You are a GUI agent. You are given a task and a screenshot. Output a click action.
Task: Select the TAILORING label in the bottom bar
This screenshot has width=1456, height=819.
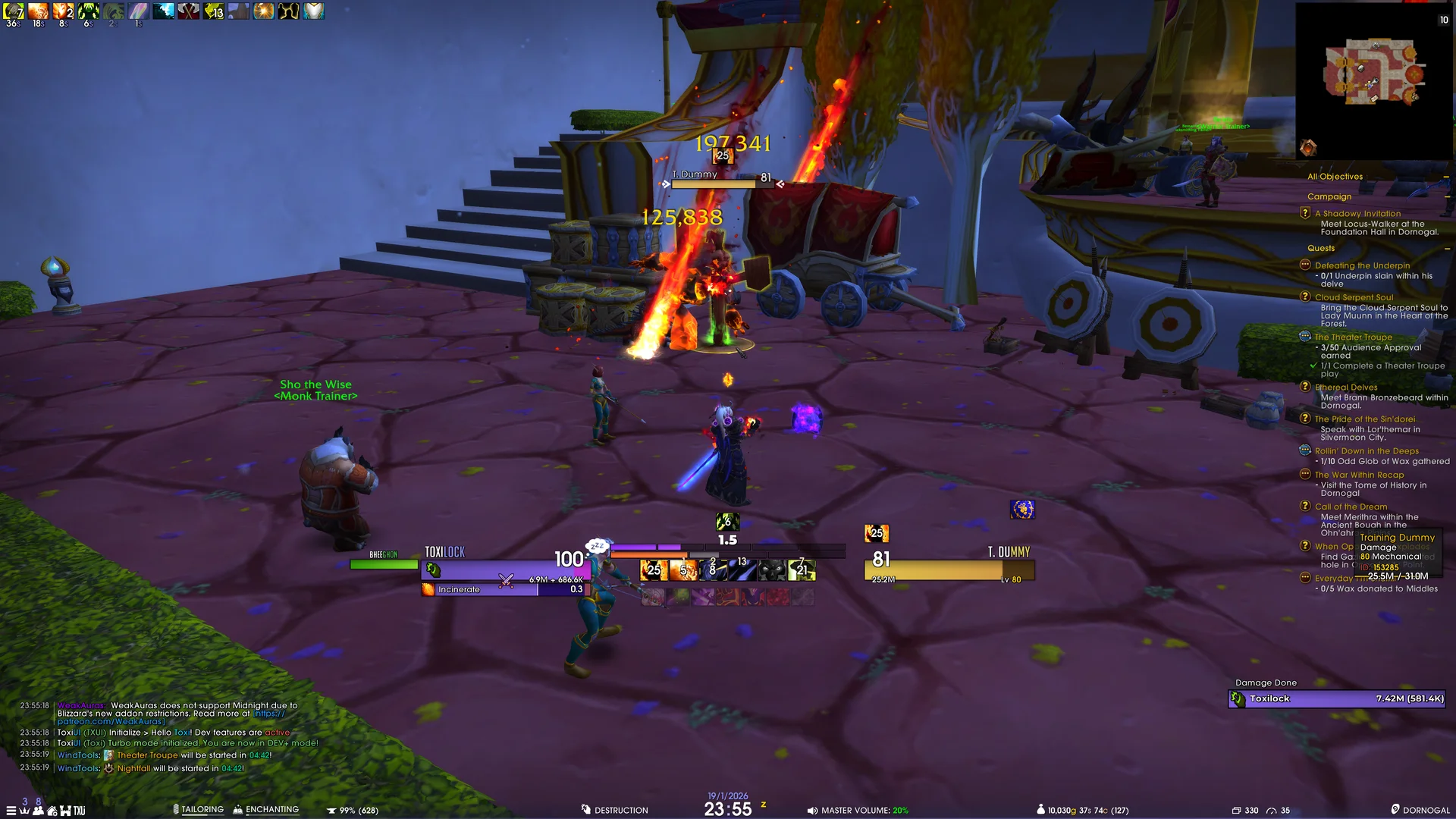(x=202, y=809)
